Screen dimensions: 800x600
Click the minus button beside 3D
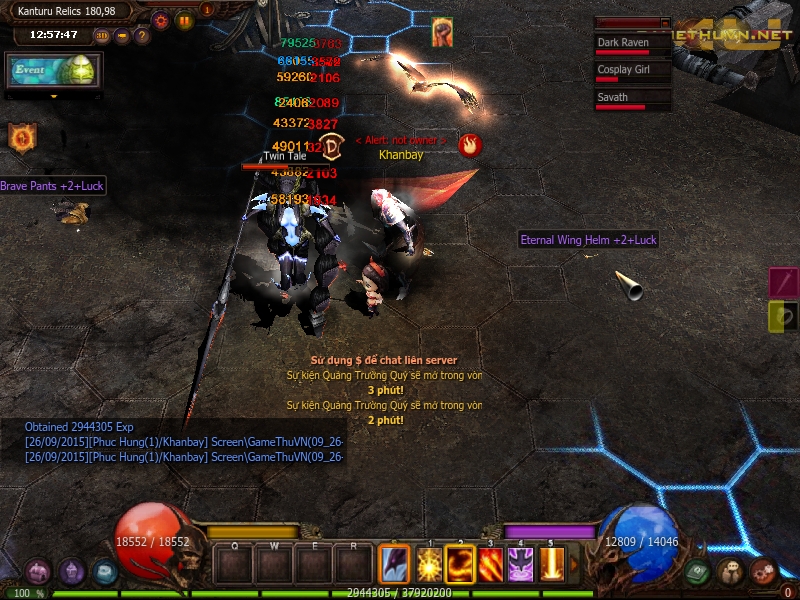pyautogui.click(x=122, y=36)
